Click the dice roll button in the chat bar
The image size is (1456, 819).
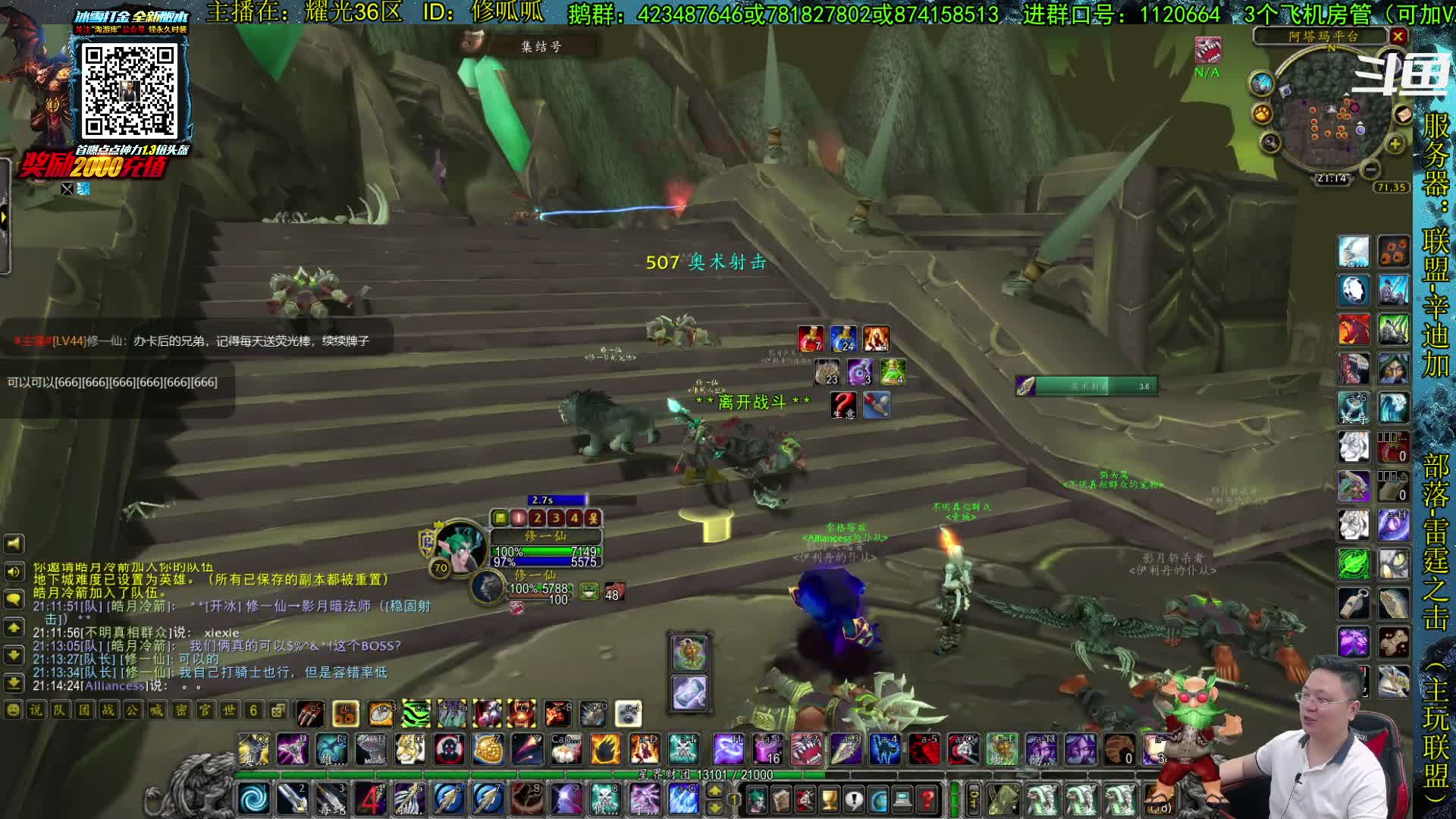pyautogui.click(x=278, y=711)
